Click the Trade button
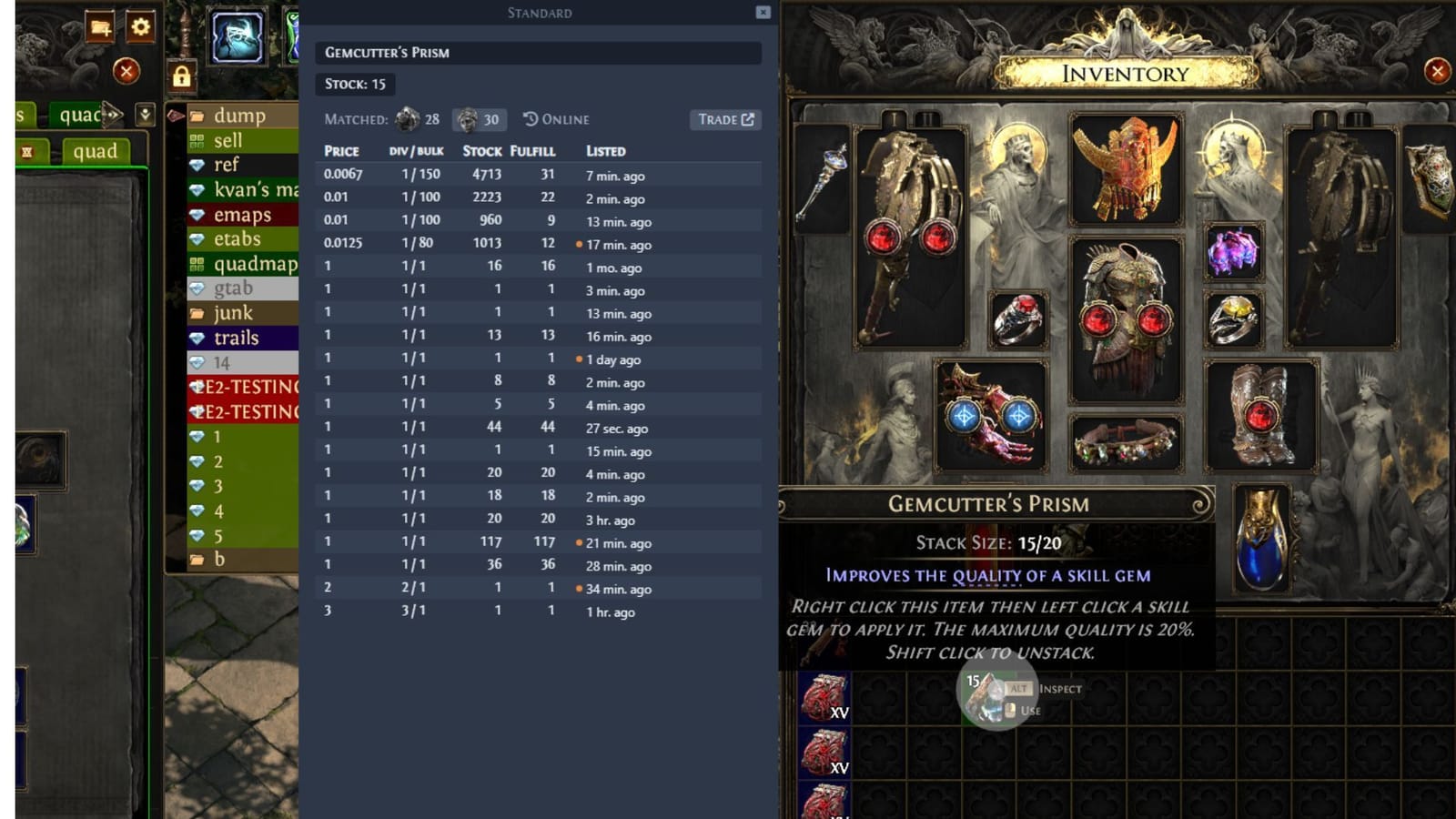 [x=720, y=119]
